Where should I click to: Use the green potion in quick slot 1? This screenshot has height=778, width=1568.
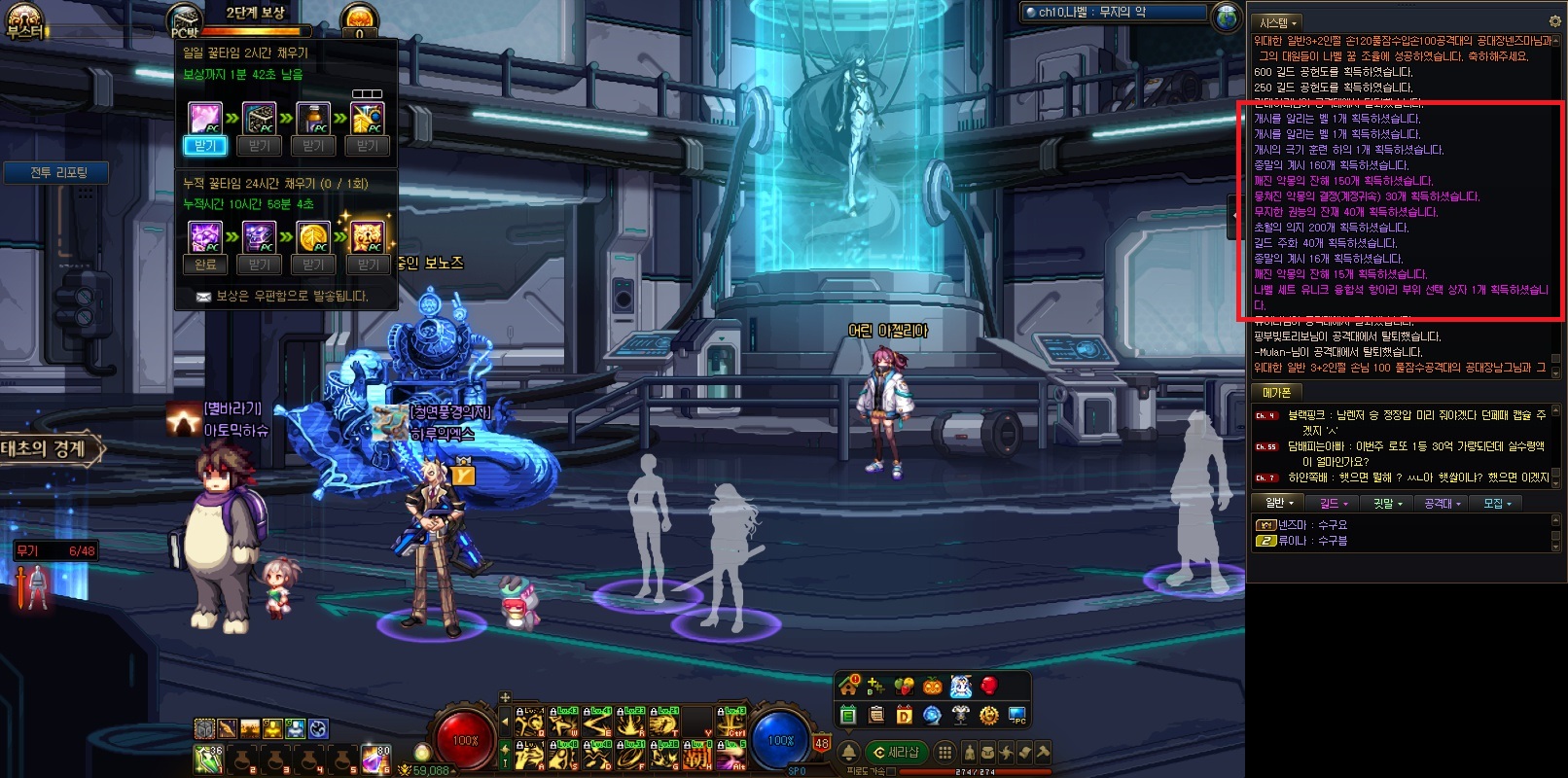[x=208, y=759]
